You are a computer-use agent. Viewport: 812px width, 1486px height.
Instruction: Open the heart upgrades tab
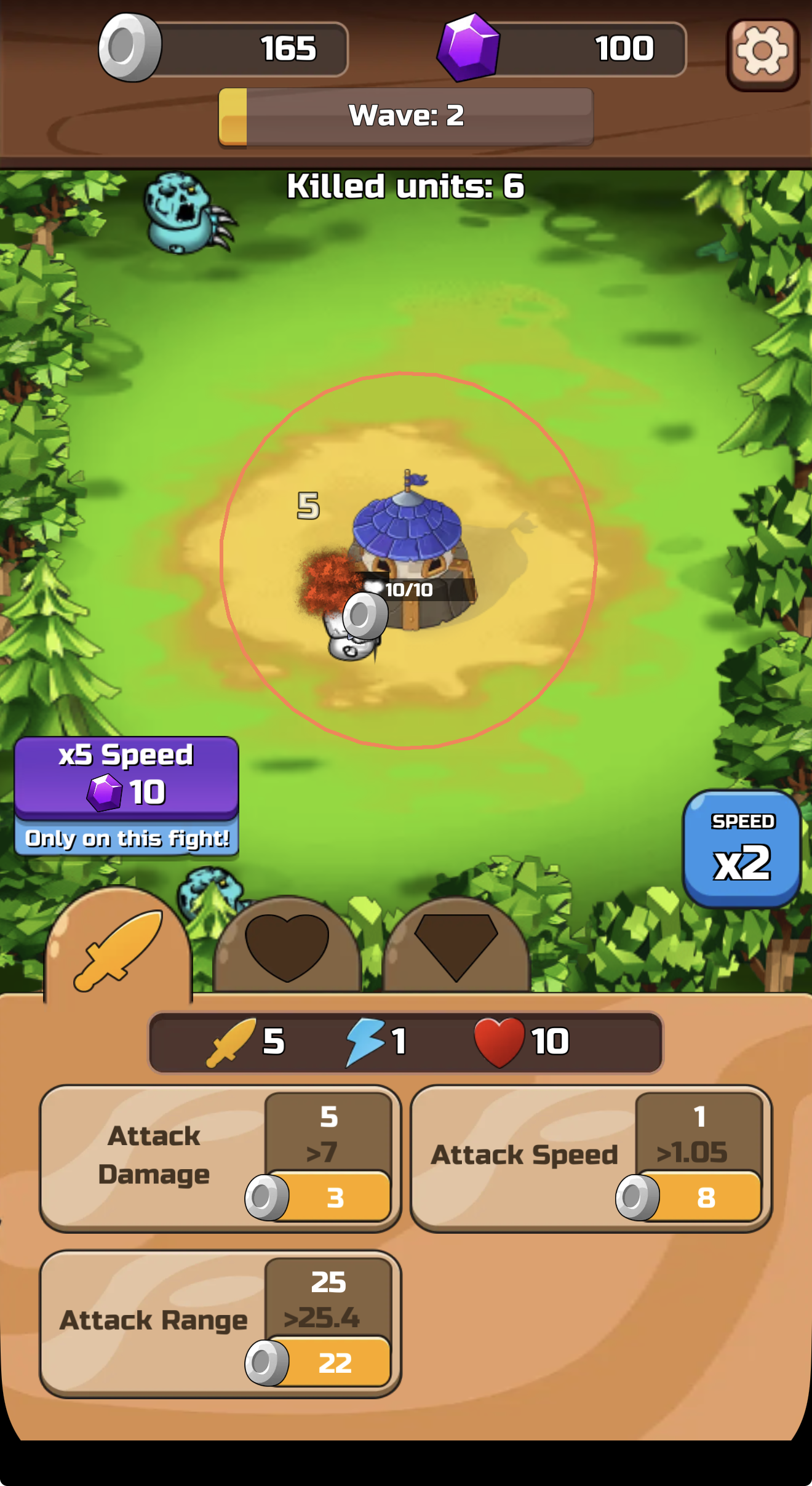tap(287, 948)
